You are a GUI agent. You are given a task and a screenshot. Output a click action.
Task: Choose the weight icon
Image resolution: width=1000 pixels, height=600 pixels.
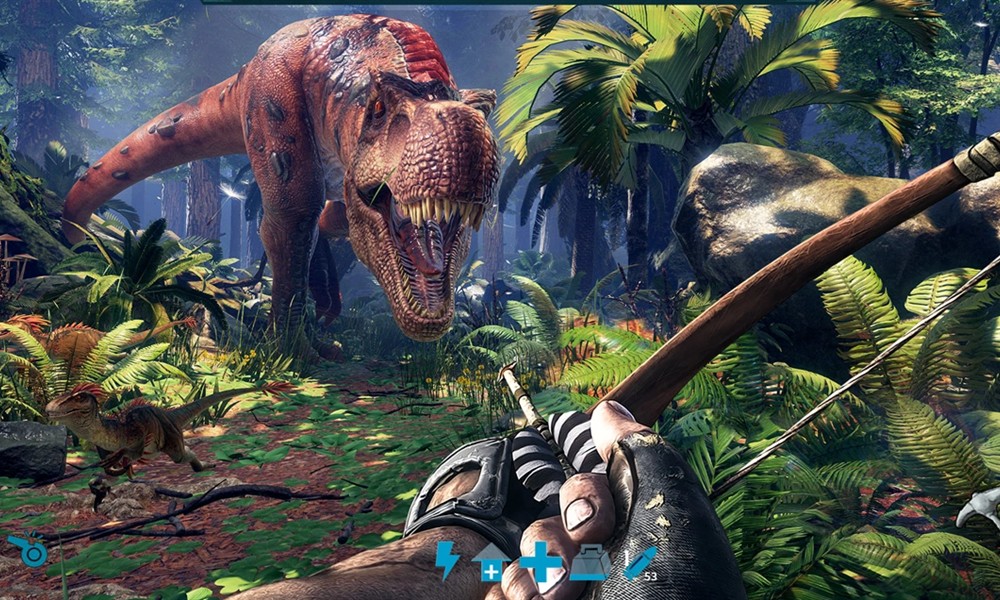(x=590, y=562)
